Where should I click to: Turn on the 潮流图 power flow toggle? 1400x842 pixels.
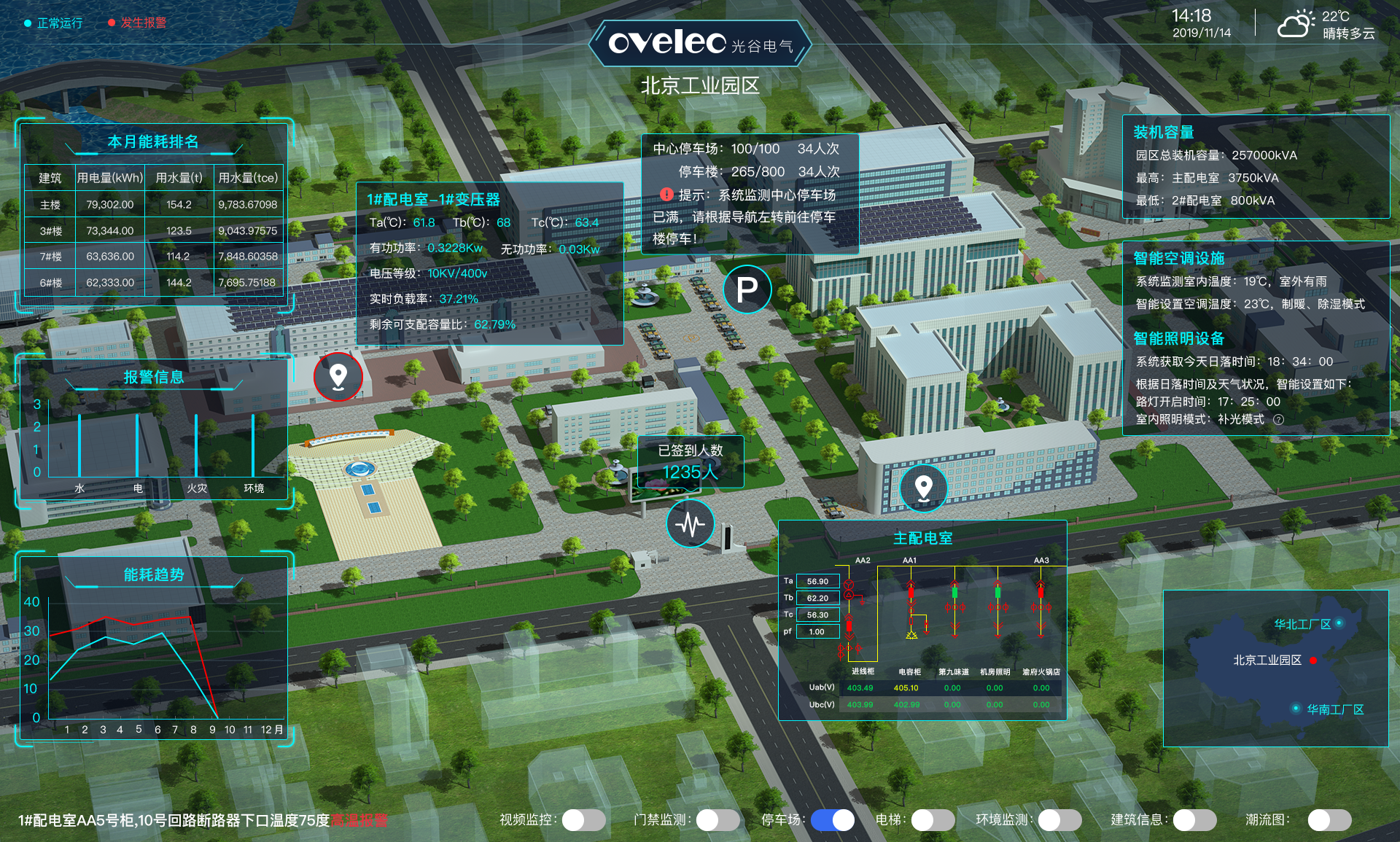click(x=1329, y=820)
